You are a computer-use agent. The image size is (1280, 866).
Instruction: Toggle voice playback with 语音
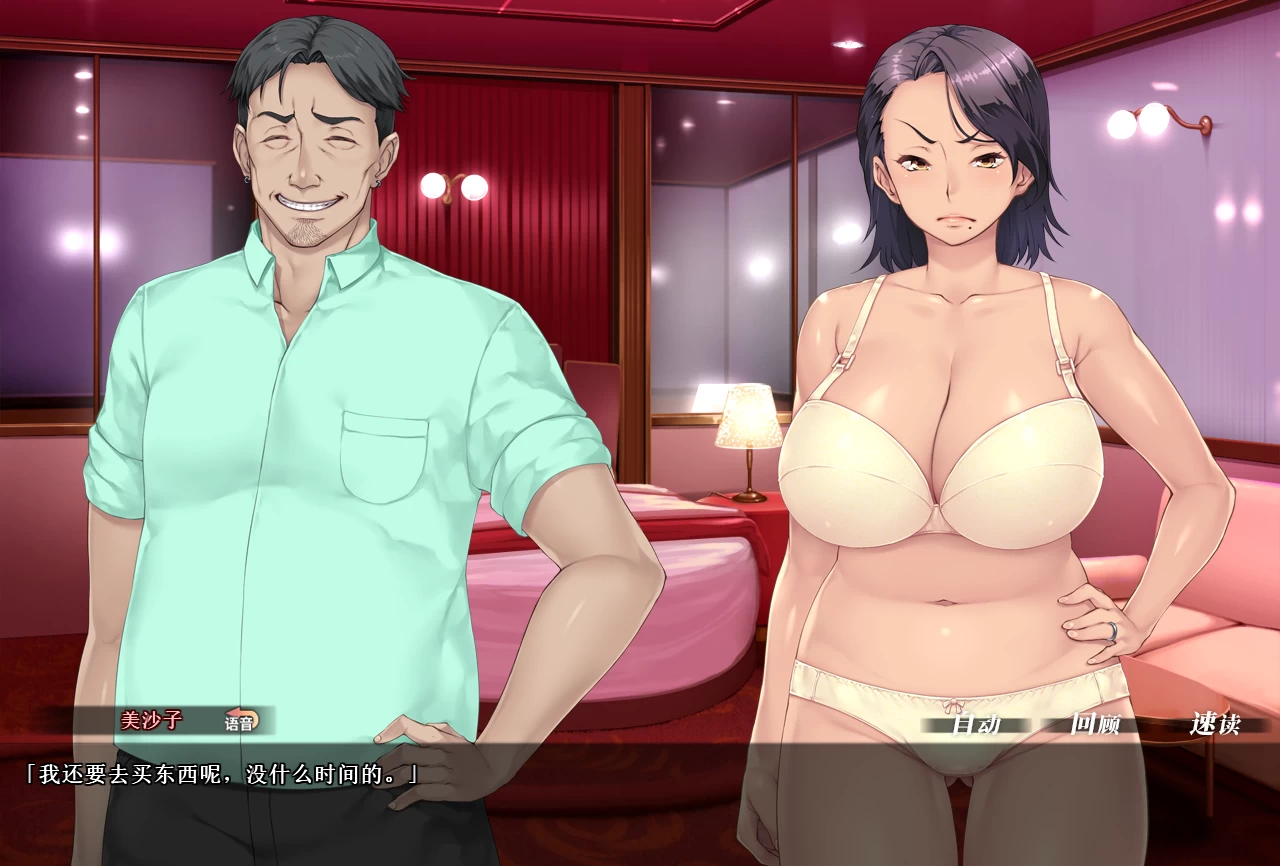[x=240, y=719]
